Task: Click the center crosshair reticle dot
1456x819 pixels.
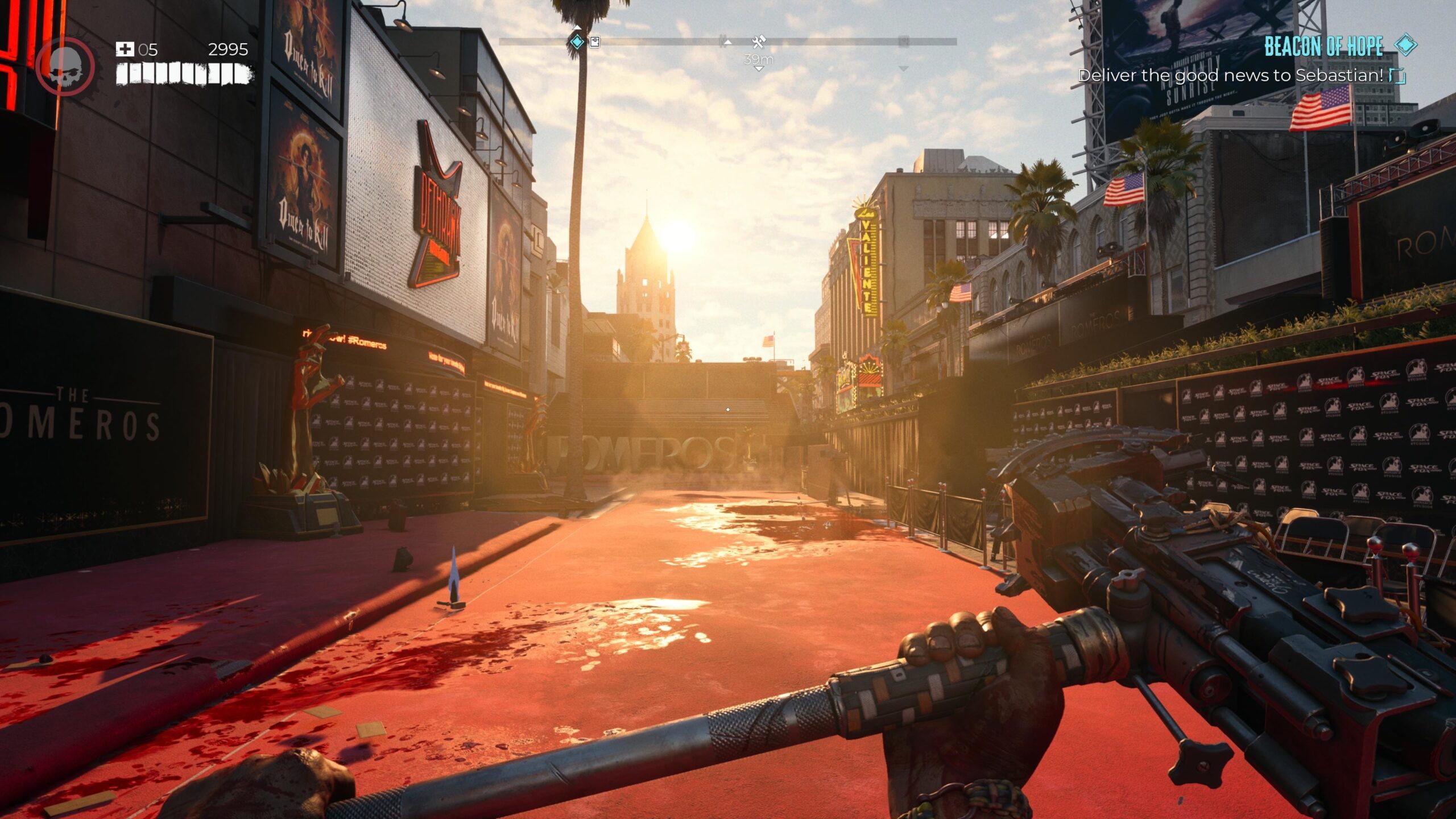Action: click(728, 408)
